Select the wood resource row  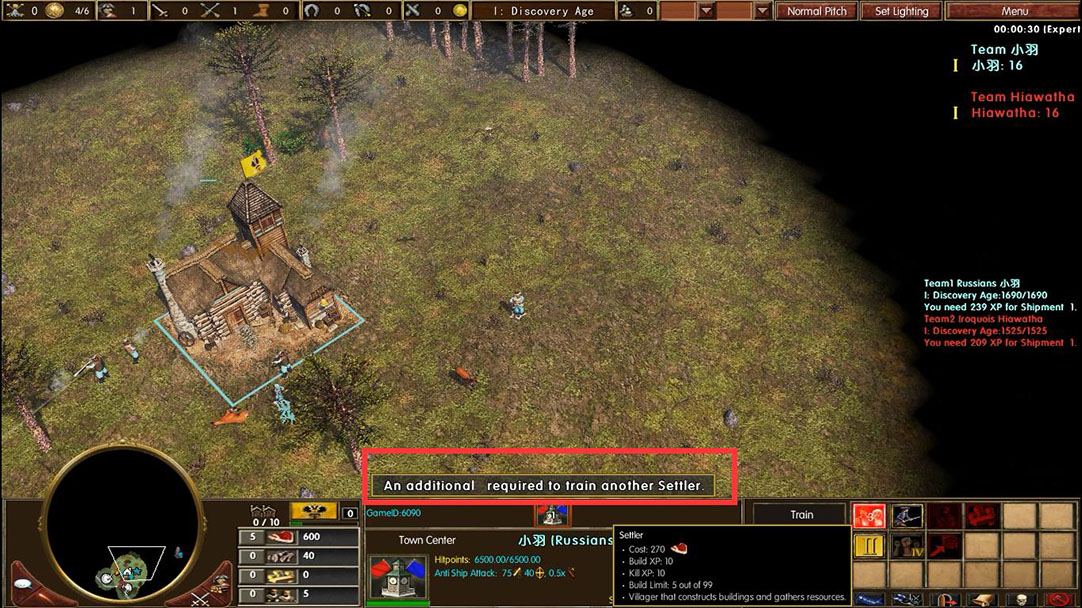point(300,556)
